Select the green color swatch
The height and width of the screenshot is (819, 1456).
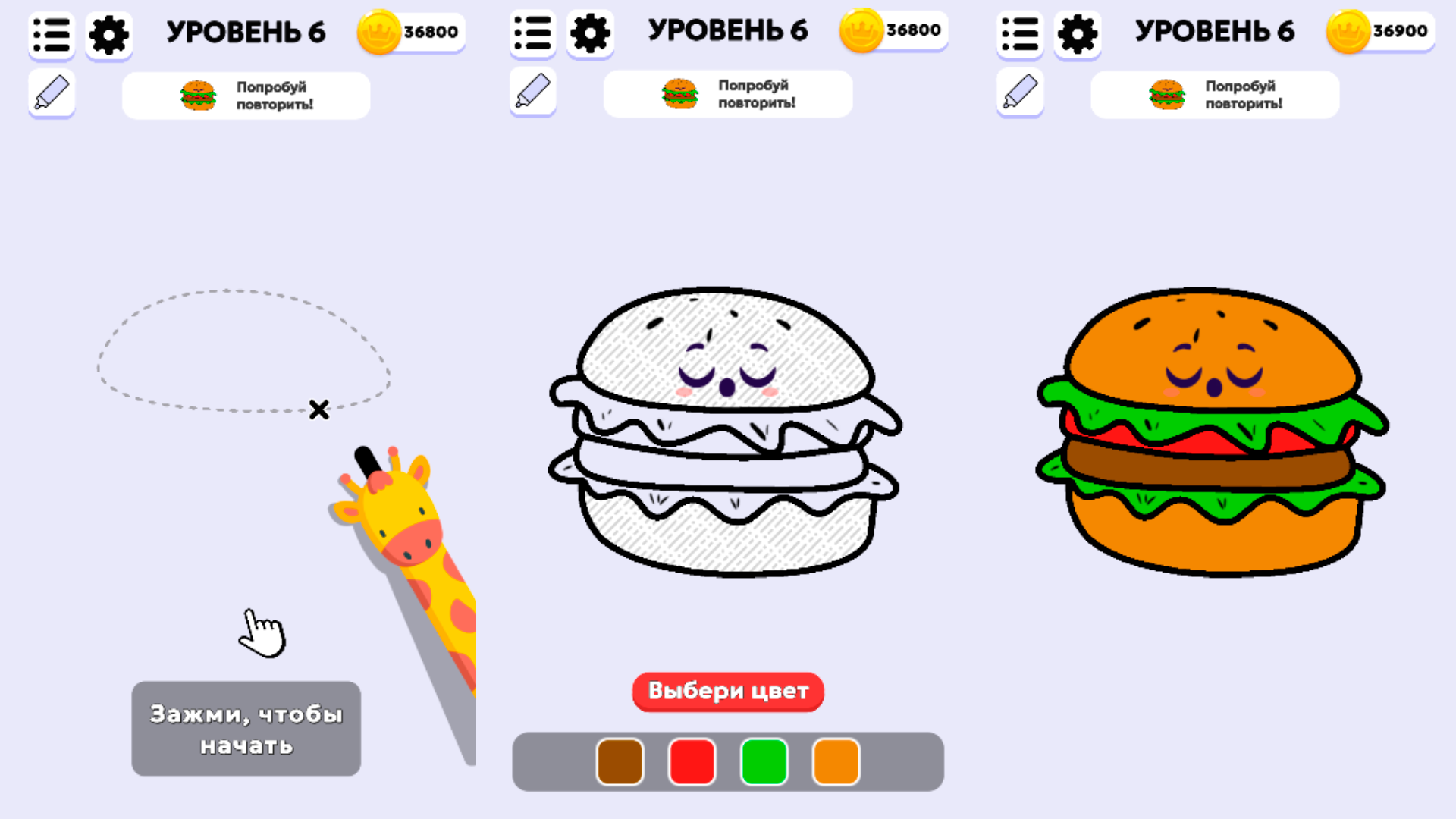tap(764, 762)
